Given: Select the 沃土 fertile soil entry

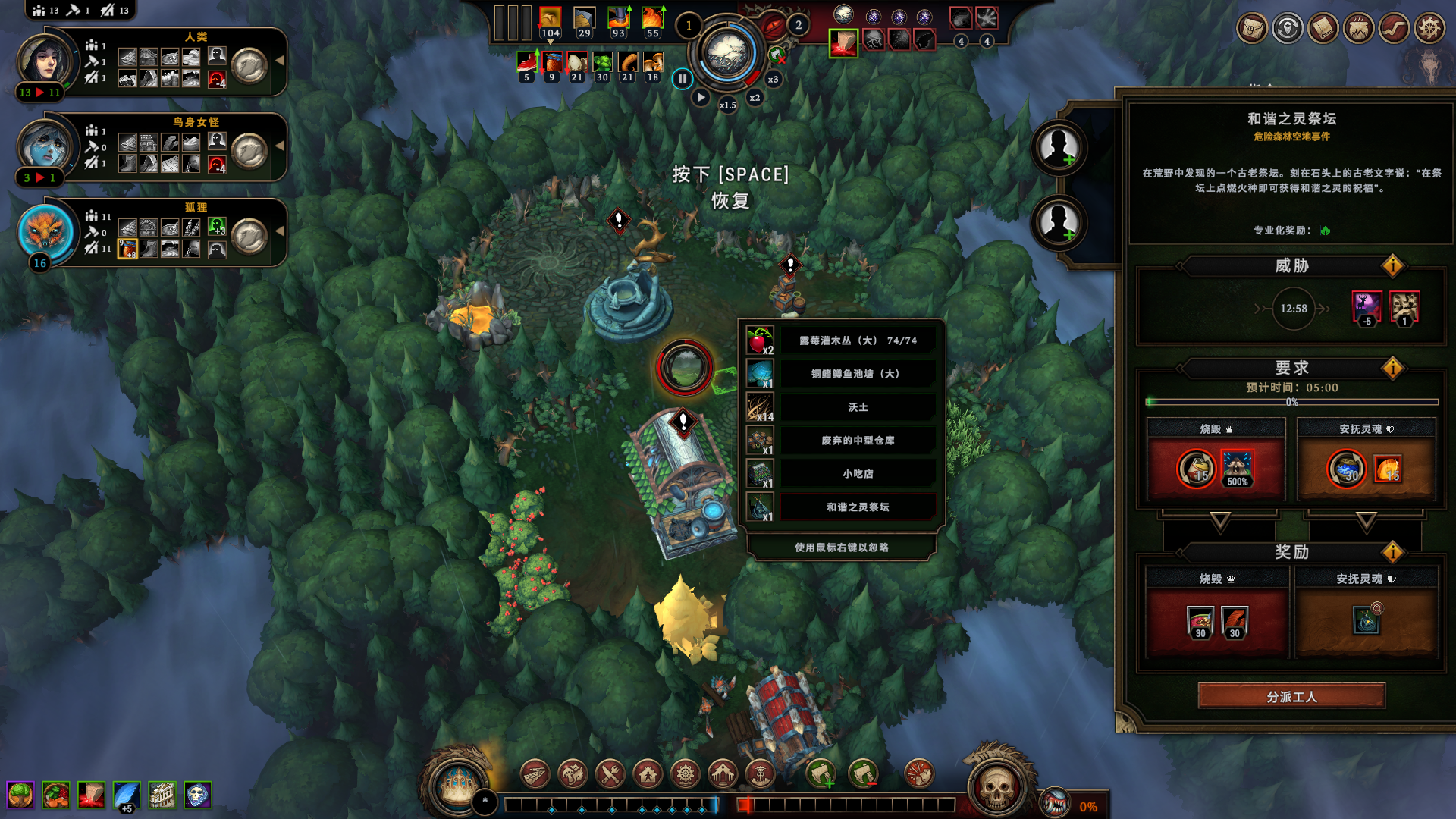Looking at the screenshot, I should tap(858, 407).
